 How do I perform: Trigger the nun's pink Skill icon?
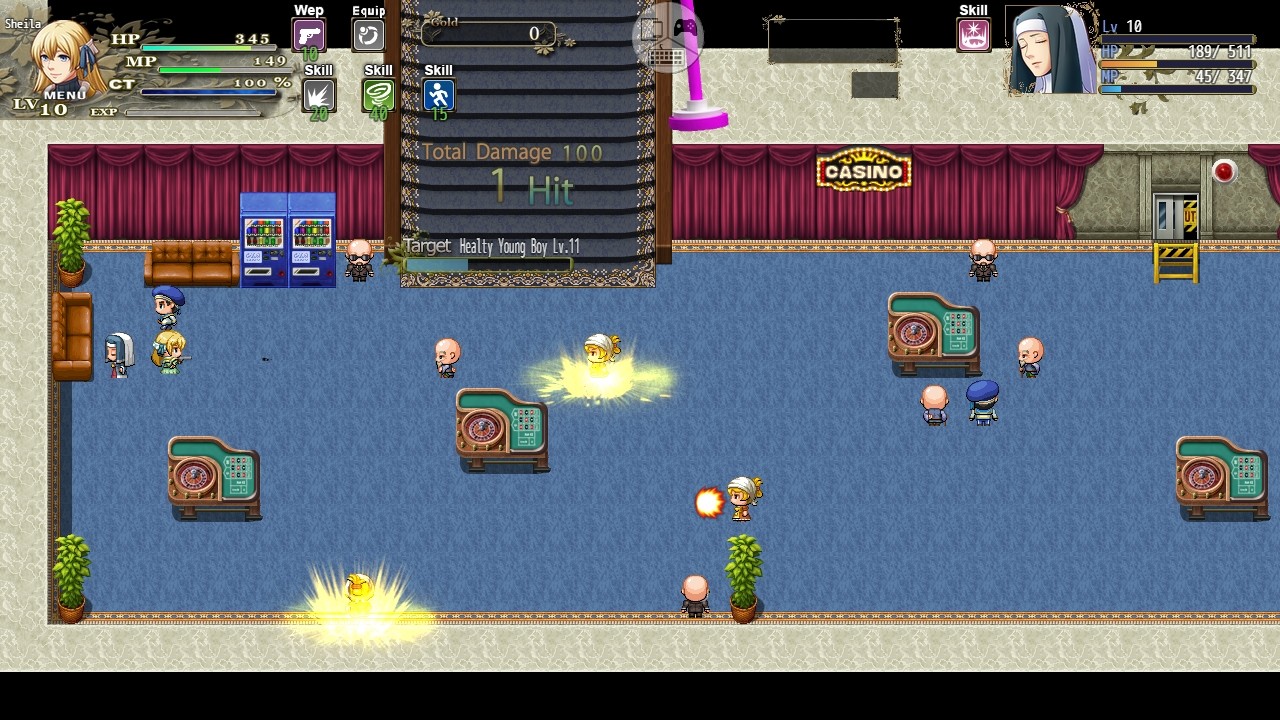[972, 33]
